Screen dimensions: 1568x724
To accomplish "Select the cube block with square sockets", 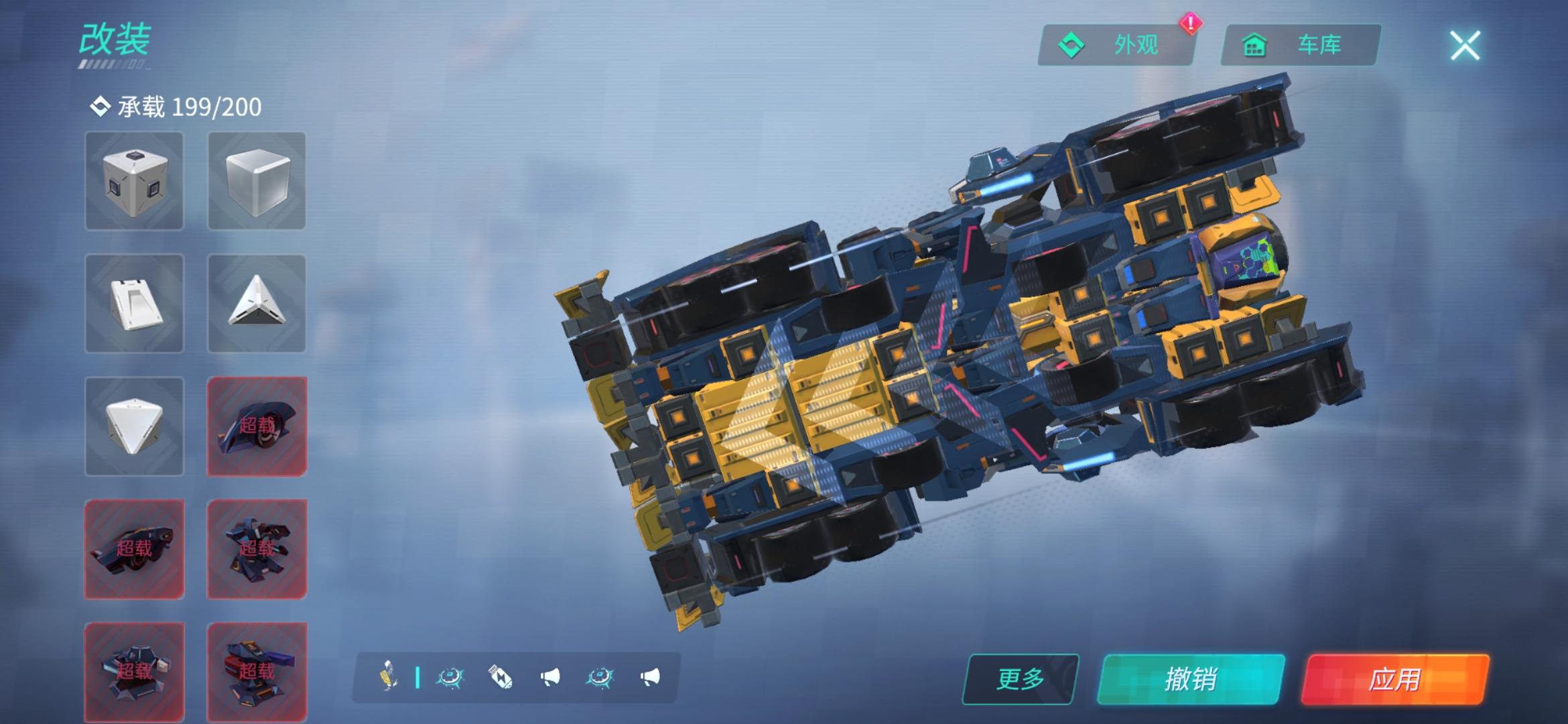I will pyautogui.click(x=134, y=181).
